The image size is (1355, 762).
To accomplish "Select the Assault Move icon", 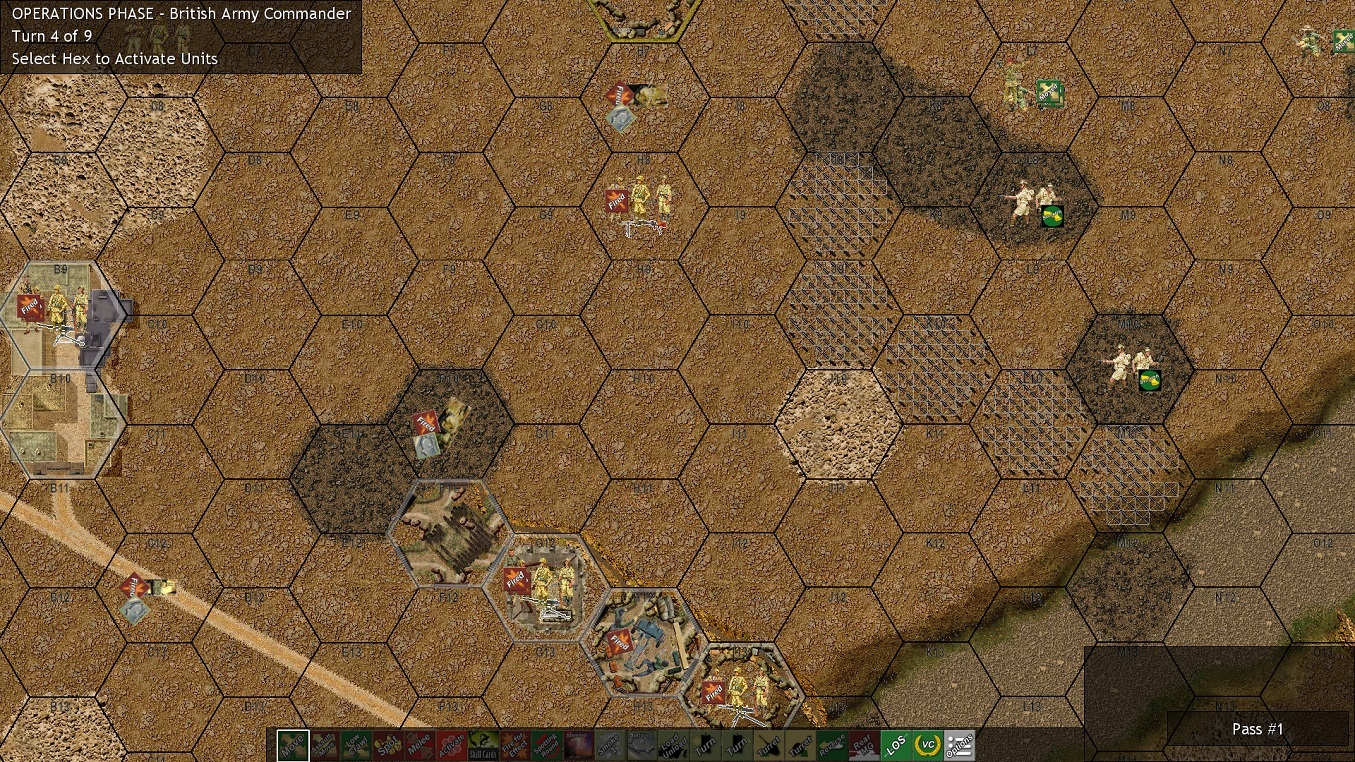I will coord(323,746).
